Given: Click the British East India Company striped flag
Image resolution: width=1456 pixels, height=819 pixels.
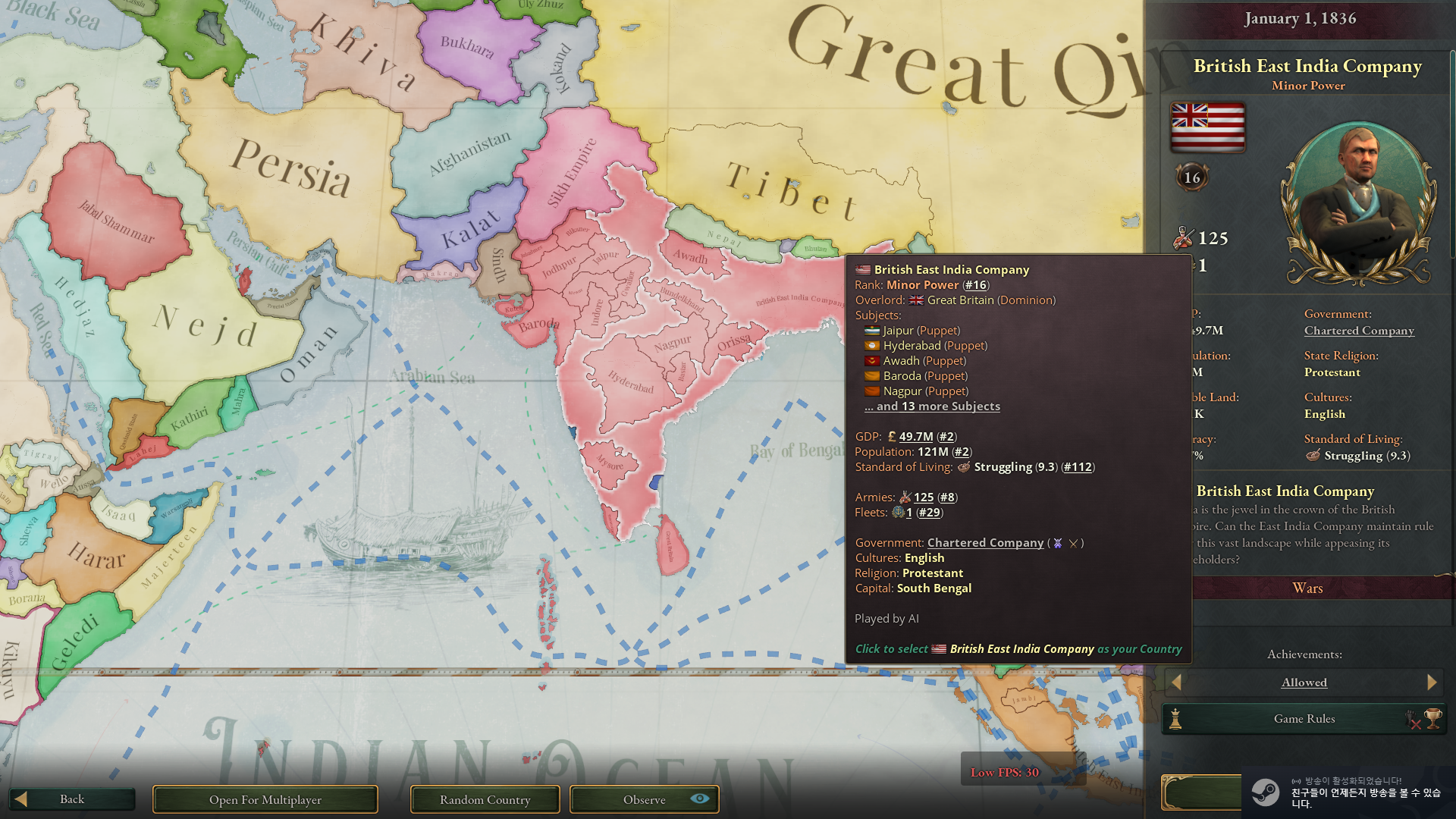Looking at the screenshot, I should pyautogui.click(x=1207, y=127).
